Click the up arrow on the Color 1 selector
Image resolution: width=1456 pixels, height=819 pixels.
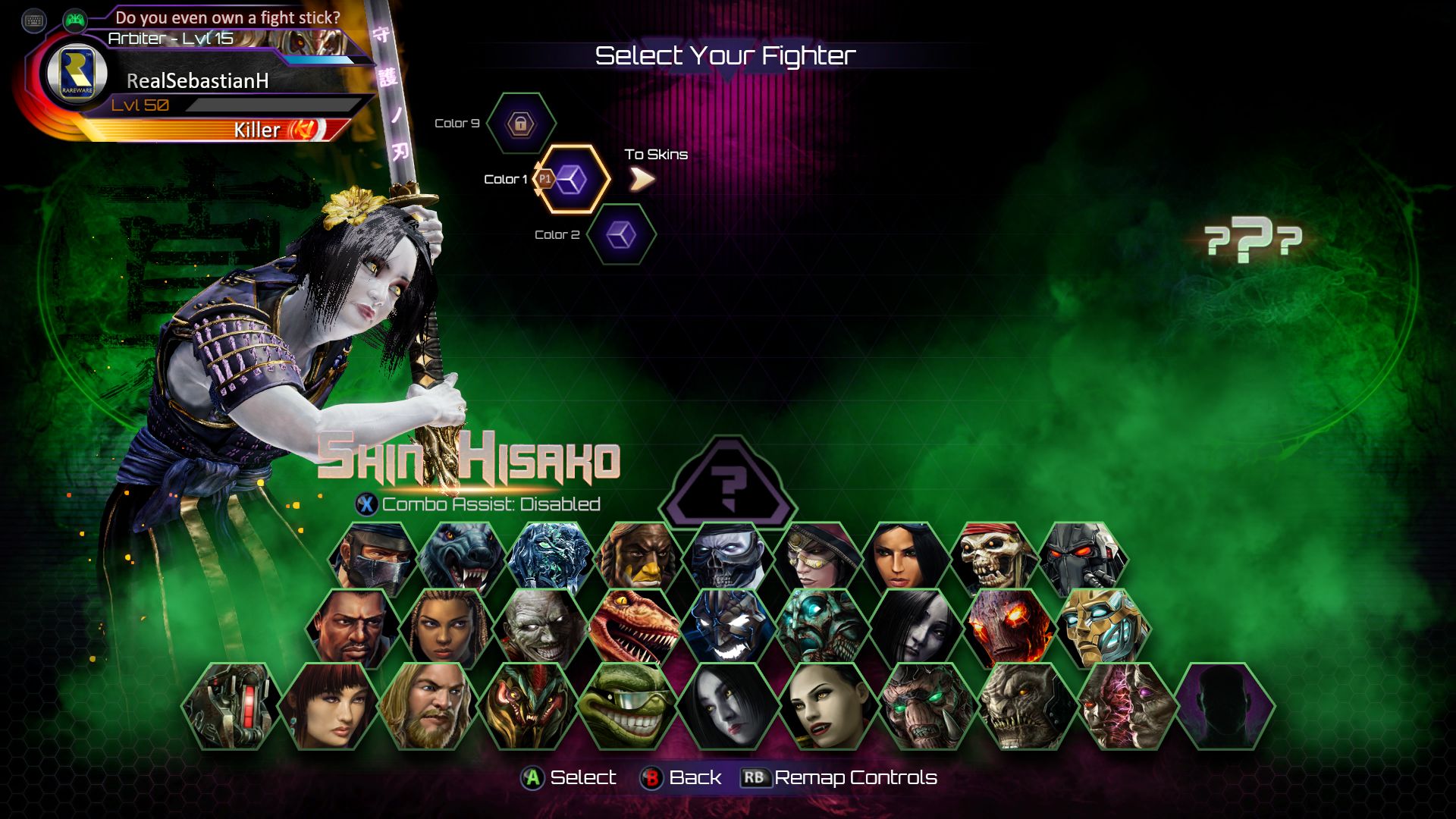pyautogui.click(x=539, y=163)
